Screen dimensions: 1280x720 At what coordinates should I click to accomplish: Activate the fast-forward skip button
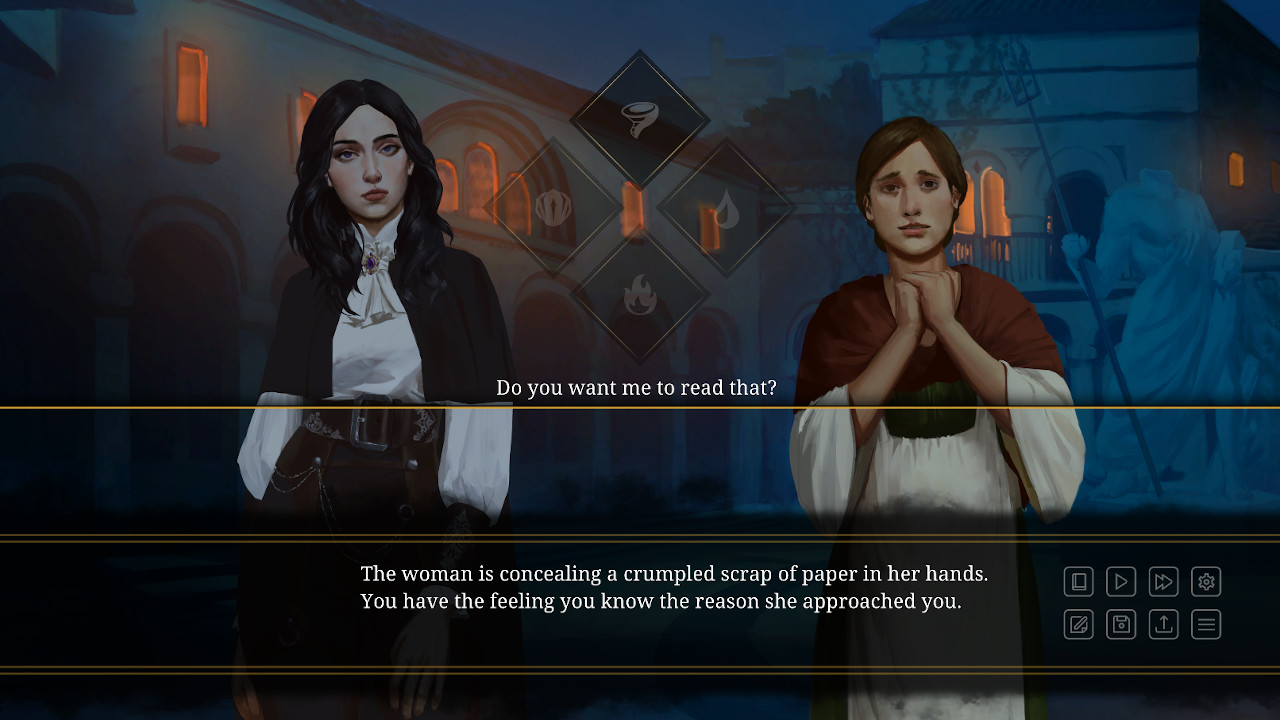pyautogui.click(x=1164, y=581)
